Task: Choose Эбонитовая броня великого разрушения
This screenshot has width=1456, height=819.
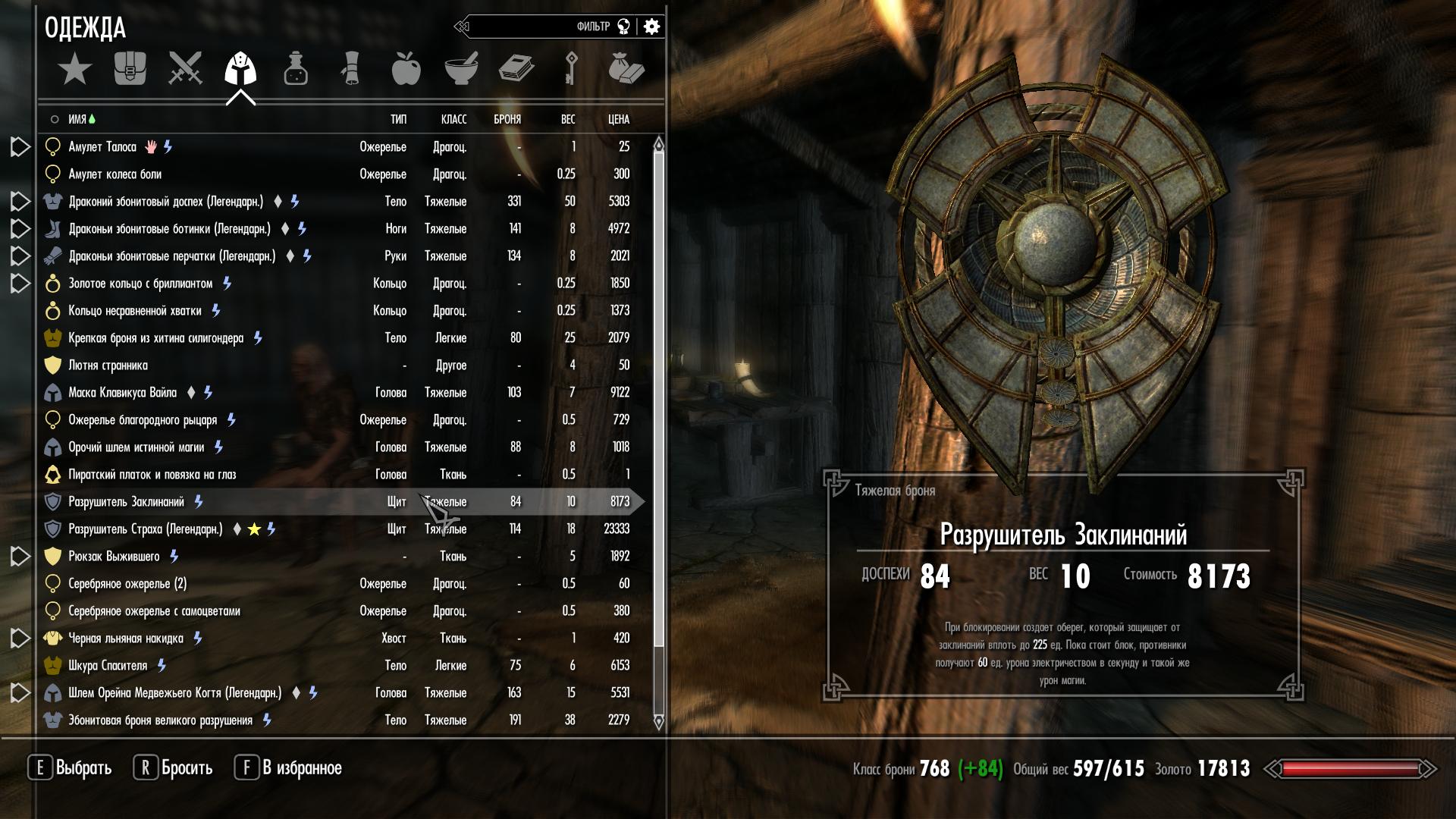Action: 160,720
